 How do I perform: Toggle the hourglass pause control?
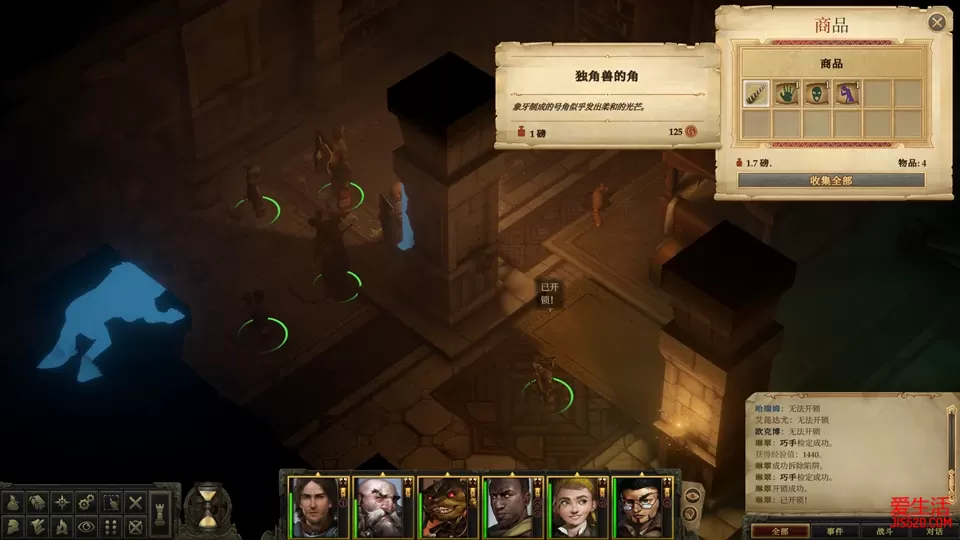point(208,506)
